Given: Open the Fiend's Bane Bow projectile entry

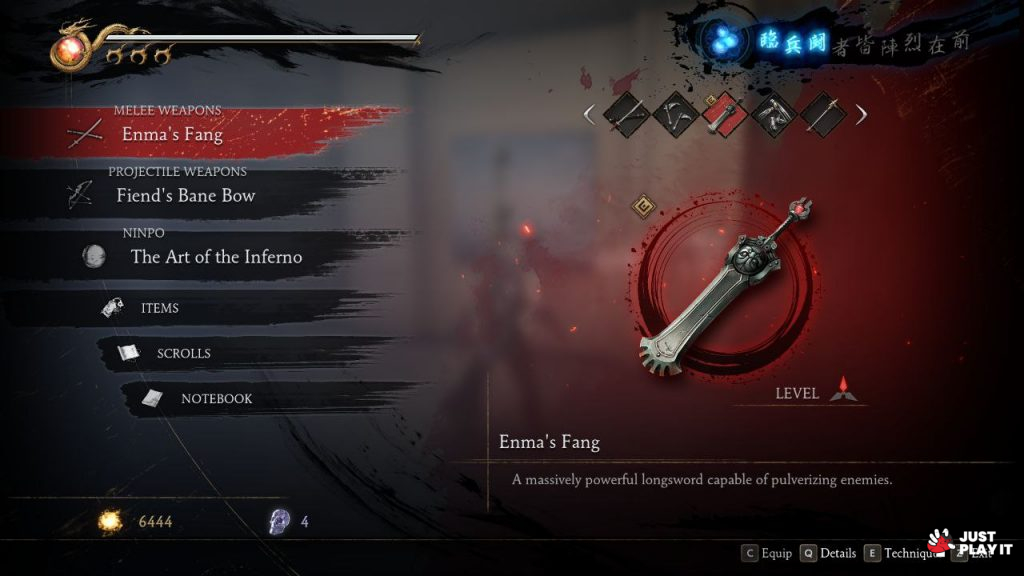Looking at the screenshot, I should (x=186, y=196).
